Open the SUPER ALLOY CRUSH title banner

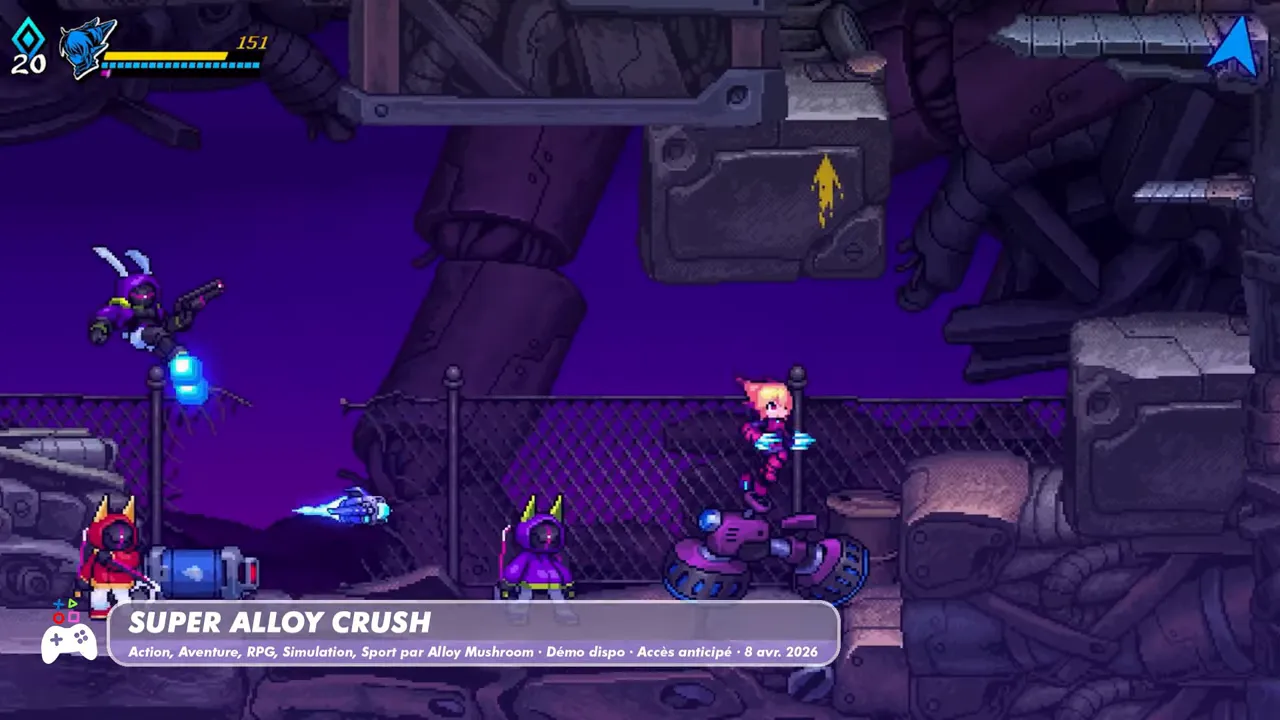[x=280, y=623]
